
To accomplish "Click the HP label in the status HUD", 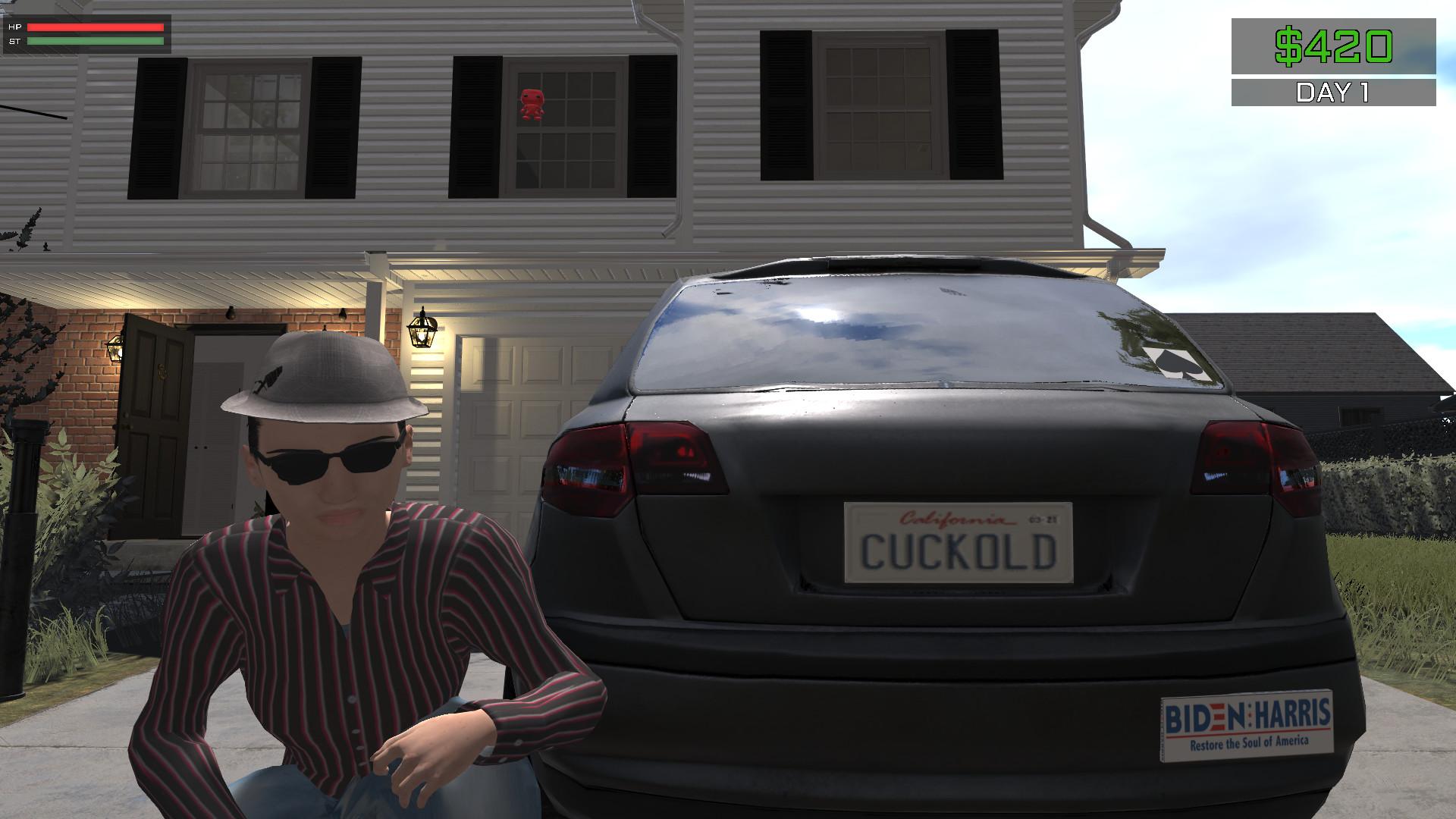I will [x=13, y=27].
